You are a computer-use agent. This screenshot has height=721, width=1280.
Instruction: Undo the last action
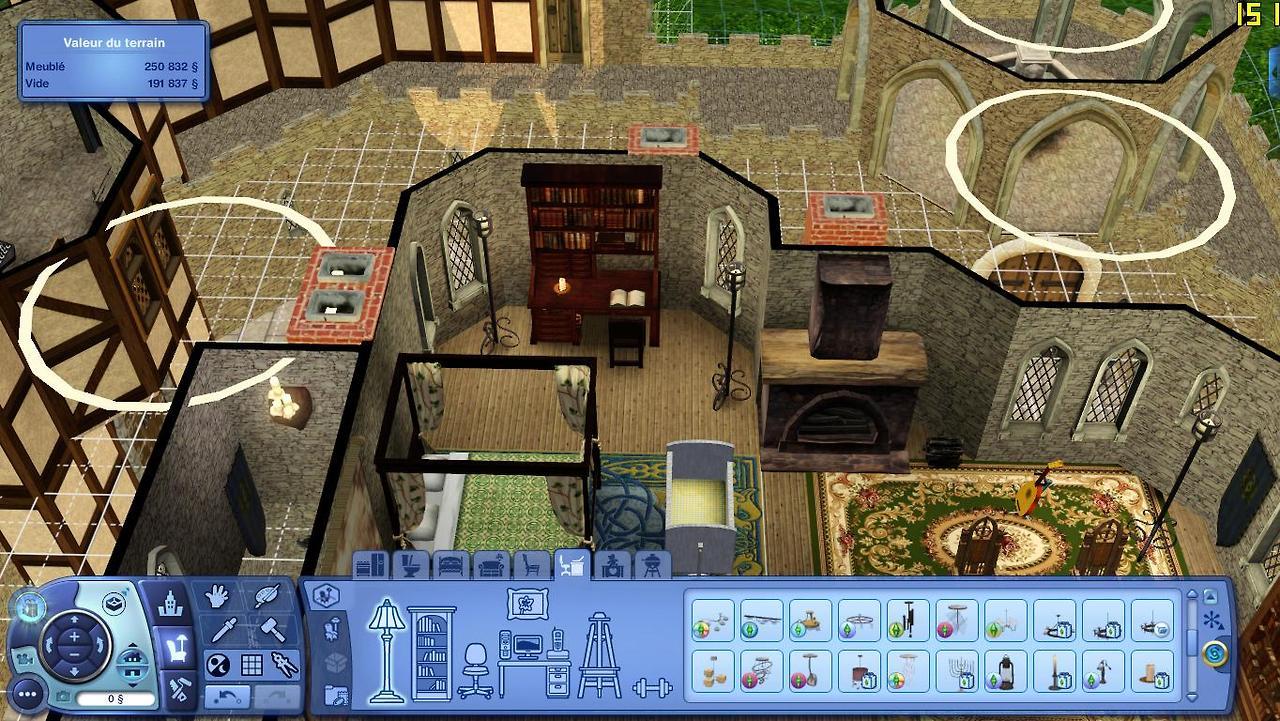(227, 695)
